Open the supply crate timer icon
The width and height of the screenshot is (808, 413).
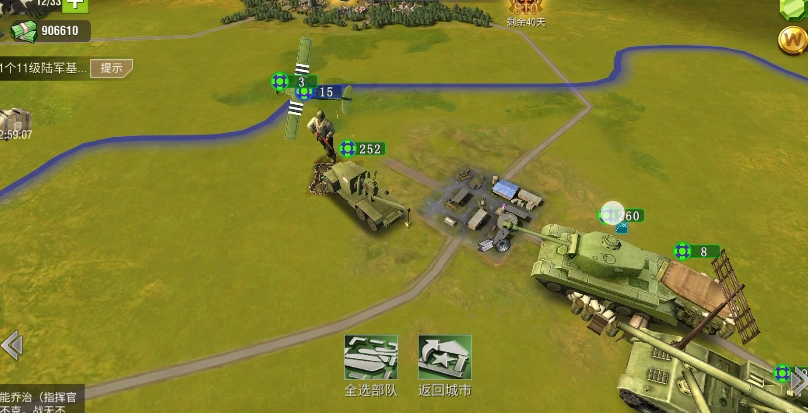(x=14, y=122)
